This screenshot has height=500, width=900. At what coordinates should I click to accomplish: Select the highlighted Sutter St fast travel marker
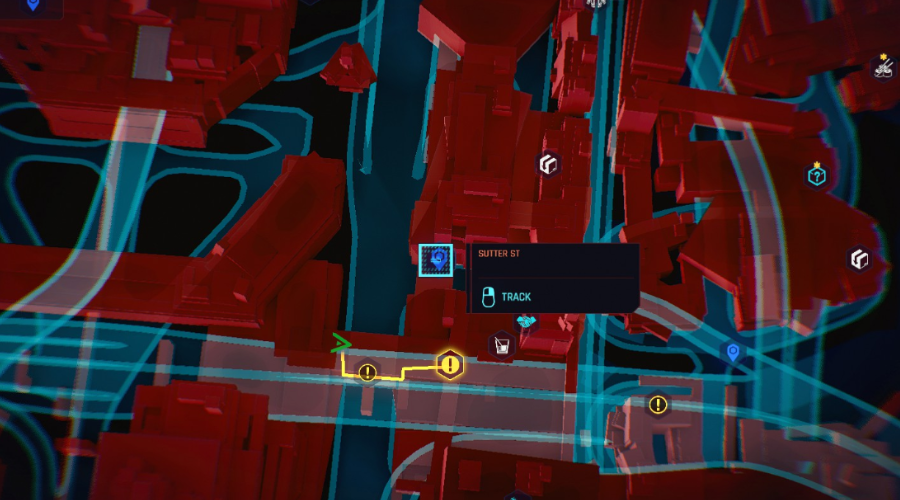(x=436, y=261)
